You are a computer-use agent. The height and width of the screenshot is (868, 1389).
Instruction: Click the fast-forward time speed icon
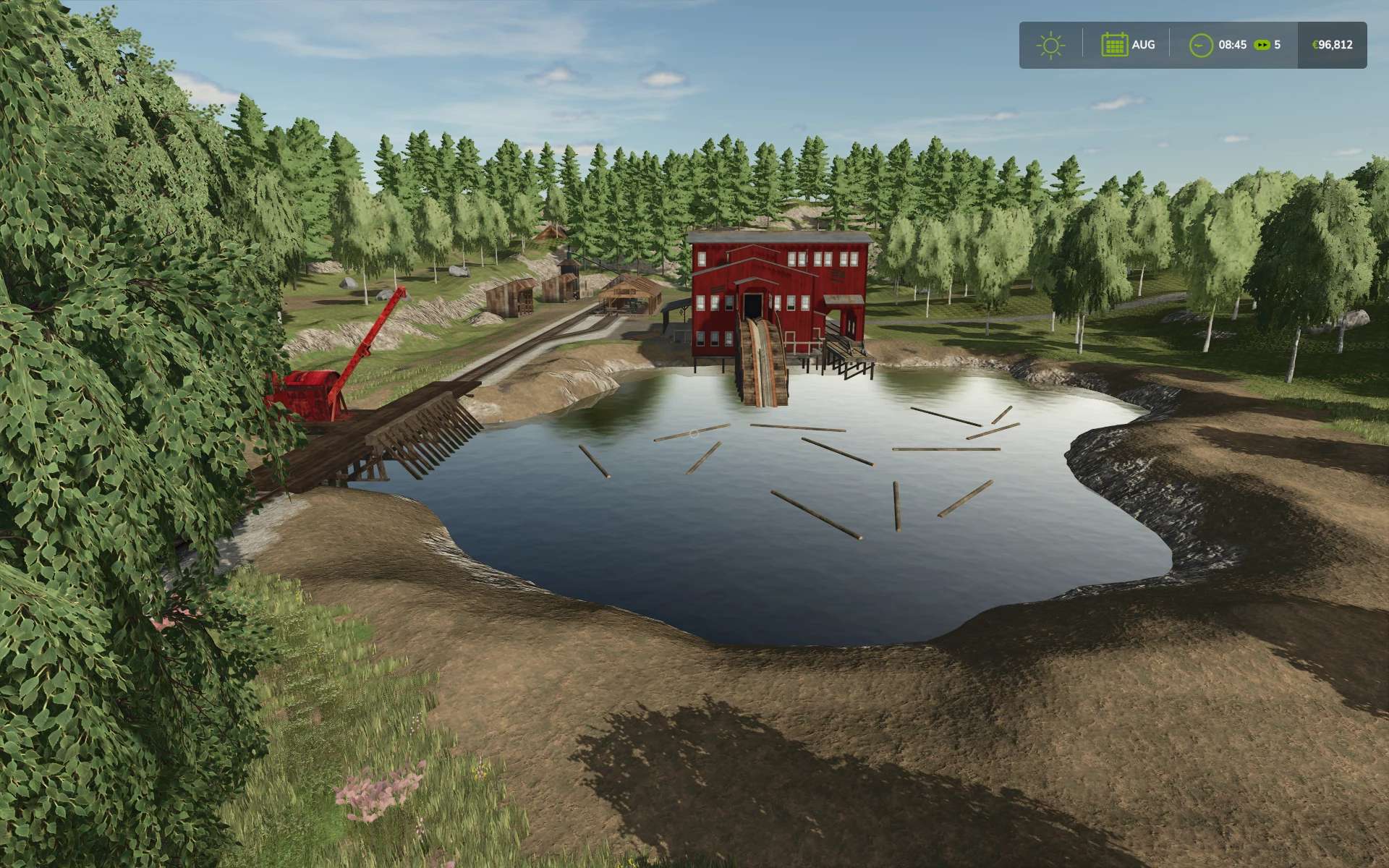coord(1262,45)
